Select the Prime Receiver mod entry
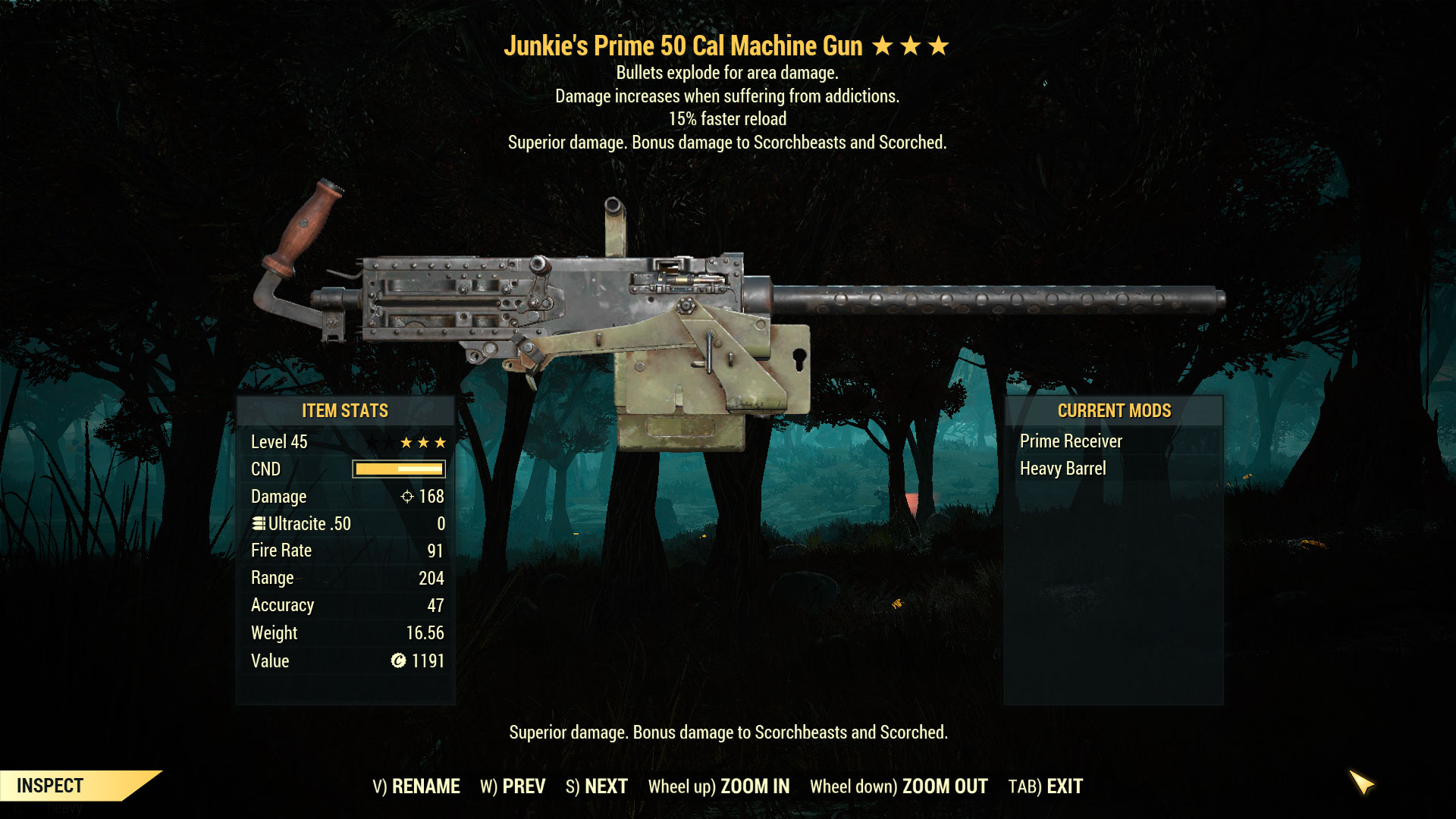Image resolution: width=1456 pixels, height=819 pixels. coord(1070,441)
